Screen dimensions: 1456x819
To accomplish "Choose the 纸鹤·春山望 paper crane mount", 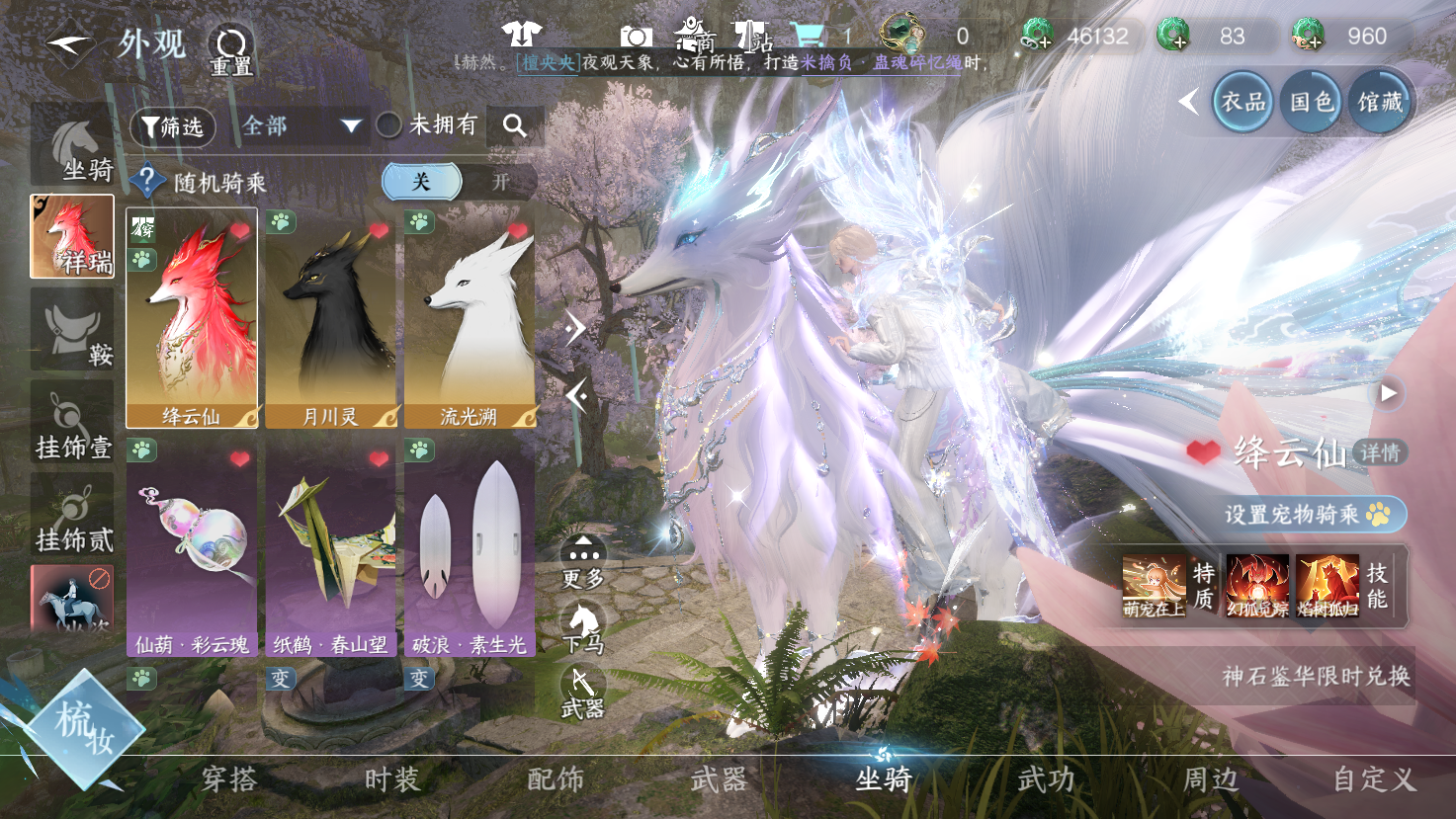I will tap(330, 548).
